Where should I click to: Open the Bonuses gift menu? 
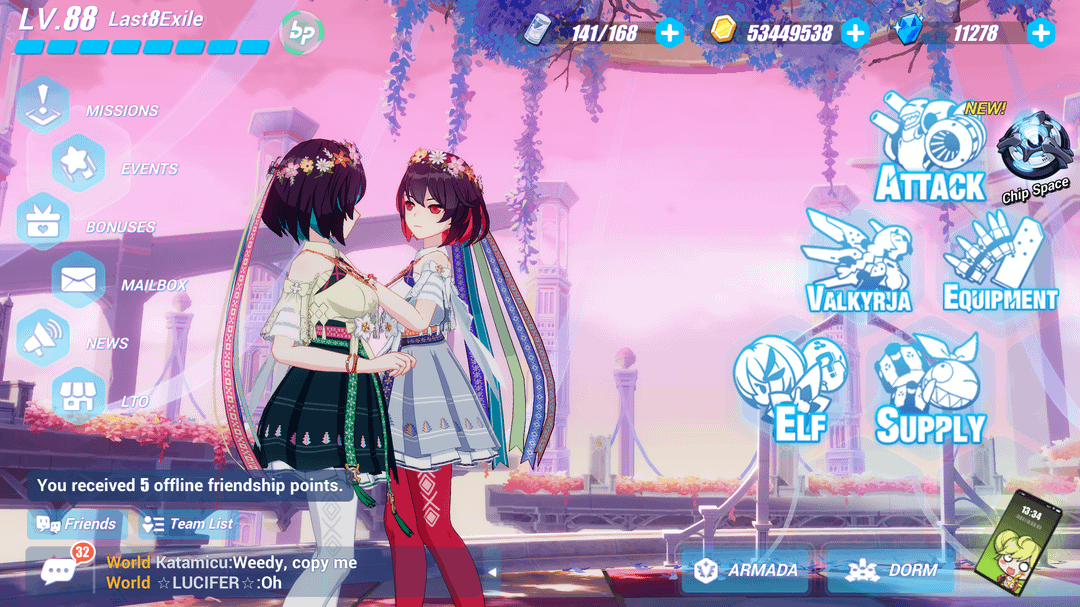pyautogui.click(x=44, y=222)
